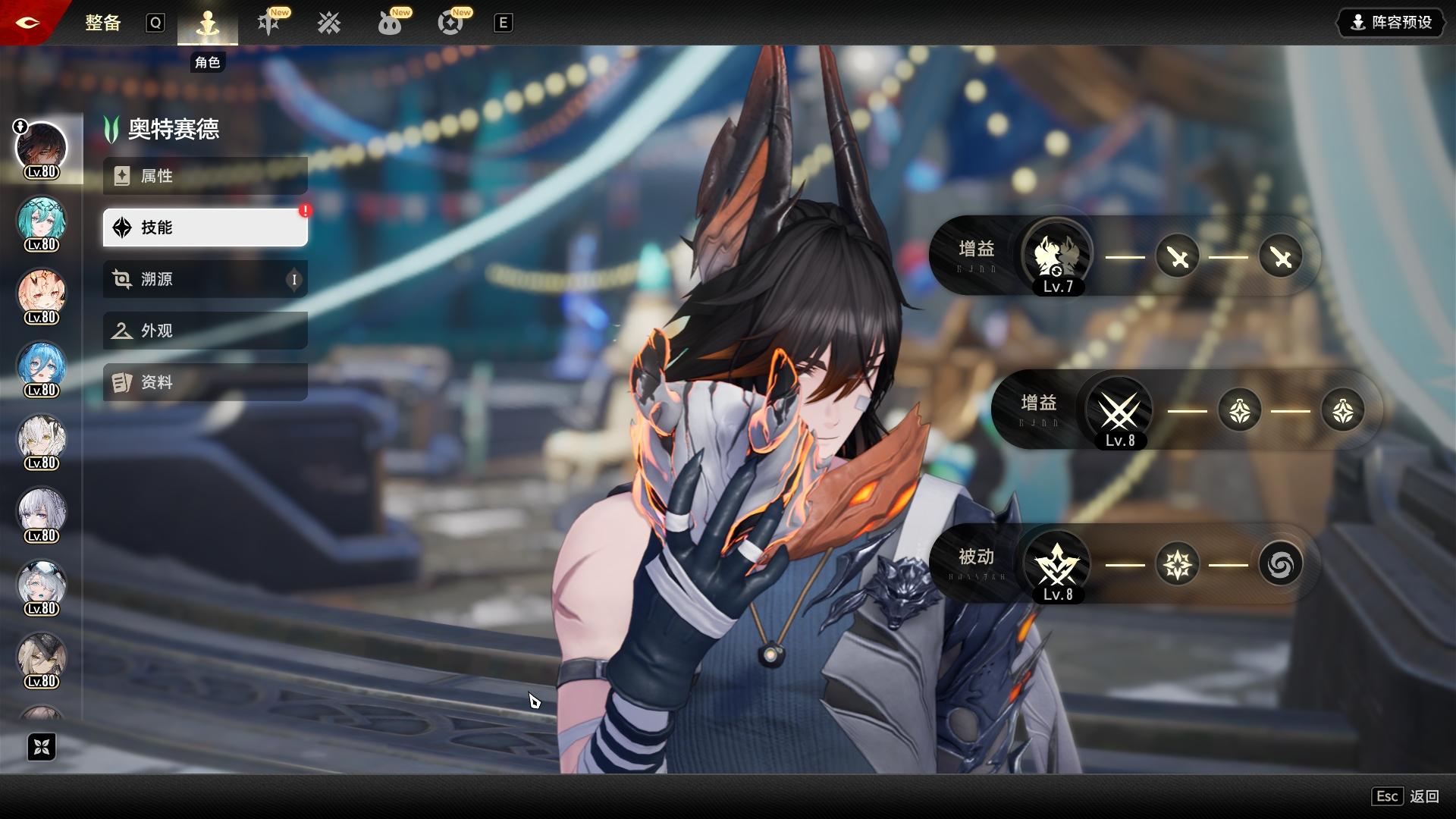The image size is (1456, 819).
Task: Open the 资料 profile menu
Action: 205,382
